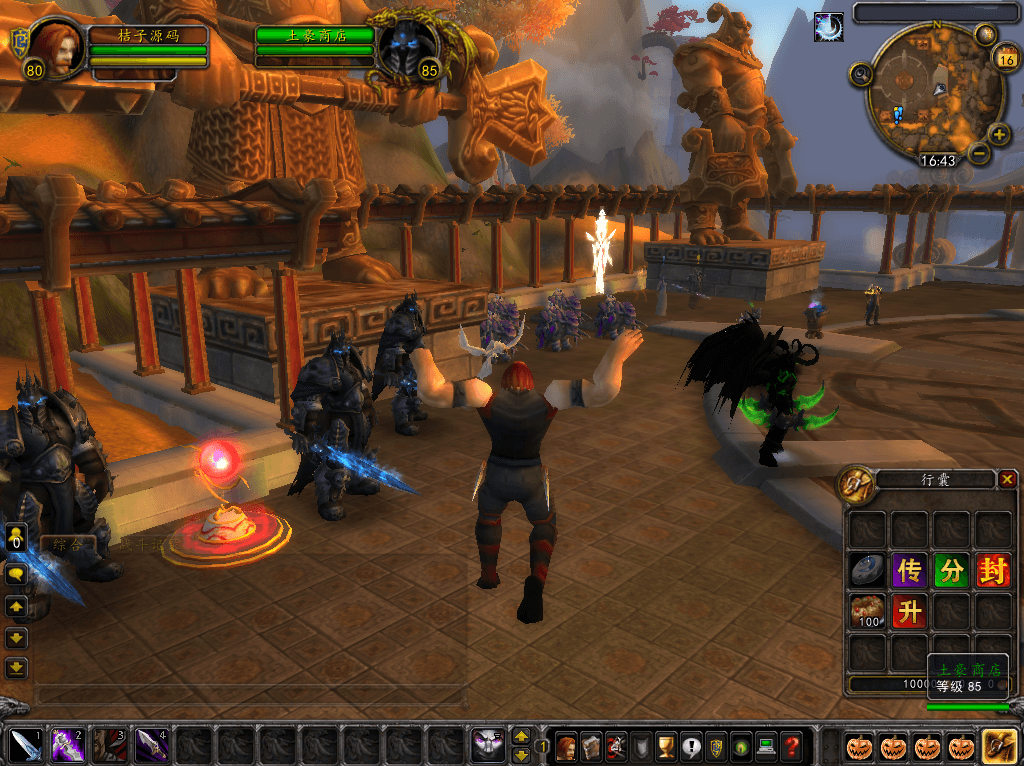This screenshot has height=766, width=1024.
Task: Open the gold trophy achievements button
Action: pos(666,746)
